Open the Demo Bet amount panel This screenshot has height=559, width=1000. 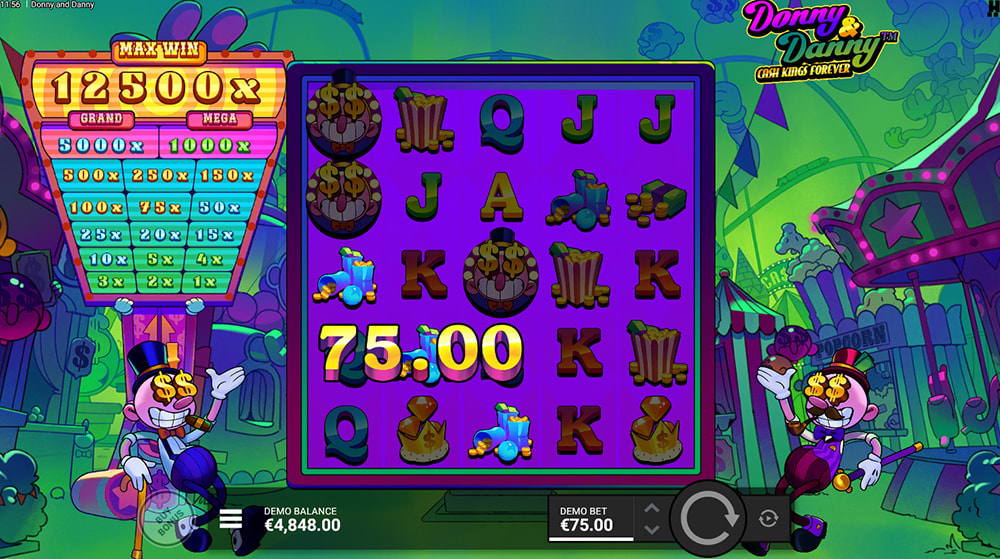(x=592, y=518)
